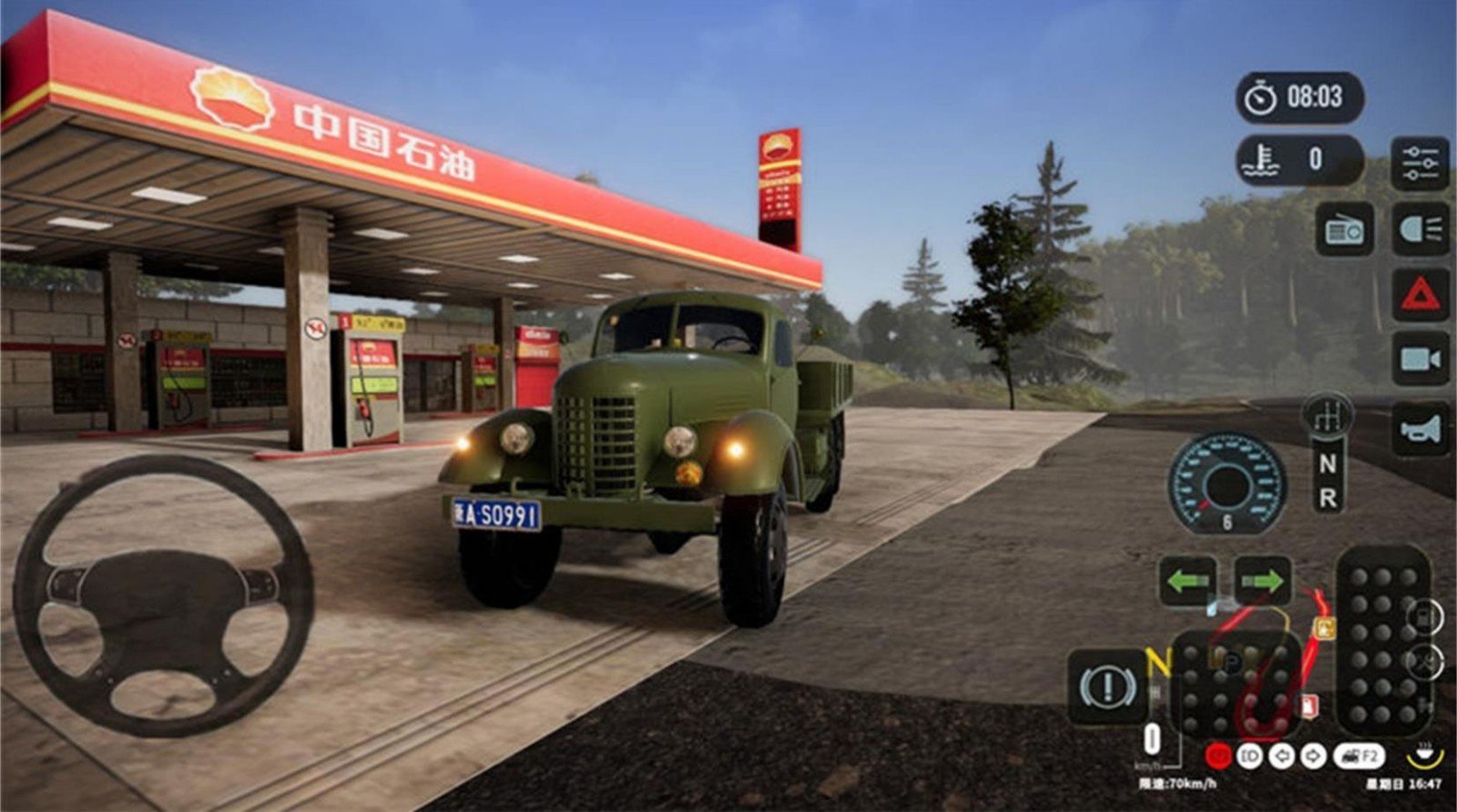Viewport: 1457px width, 812px height.
Task: Step on the tall accelerator pedal
Action: click(x=1382, y=640)
